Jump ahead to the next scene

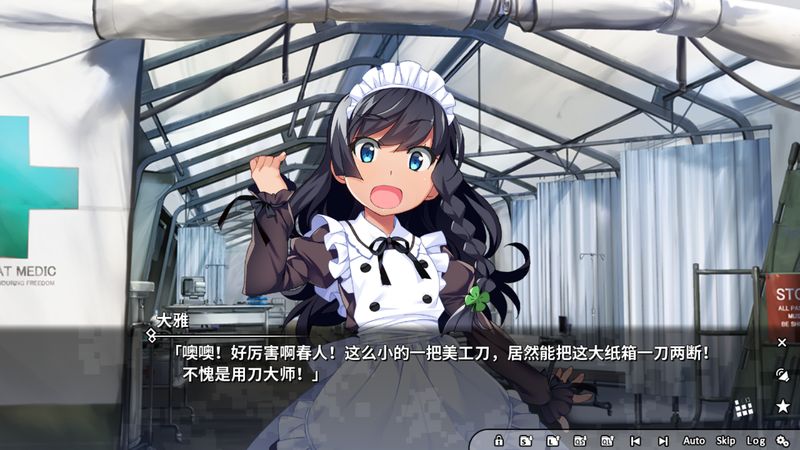pyautogui.click(x=662, y=440)
